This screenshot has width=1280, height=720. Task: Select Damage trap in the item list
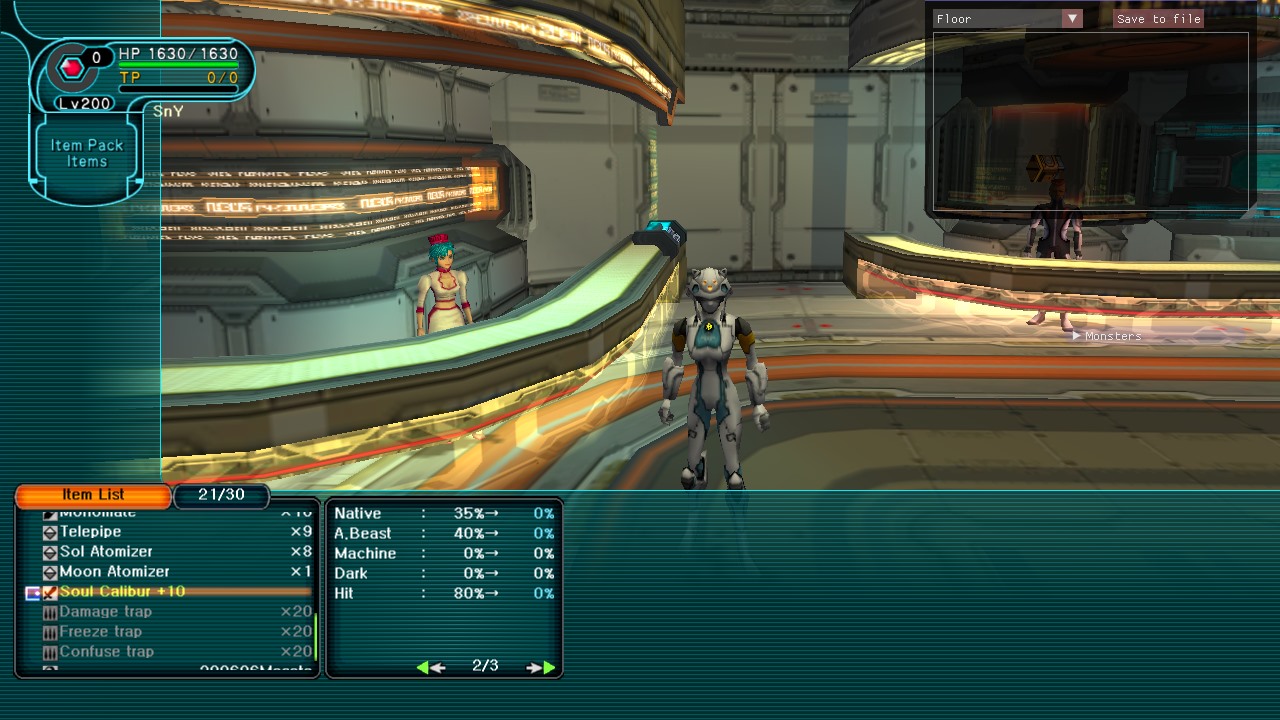click(105, 612)
